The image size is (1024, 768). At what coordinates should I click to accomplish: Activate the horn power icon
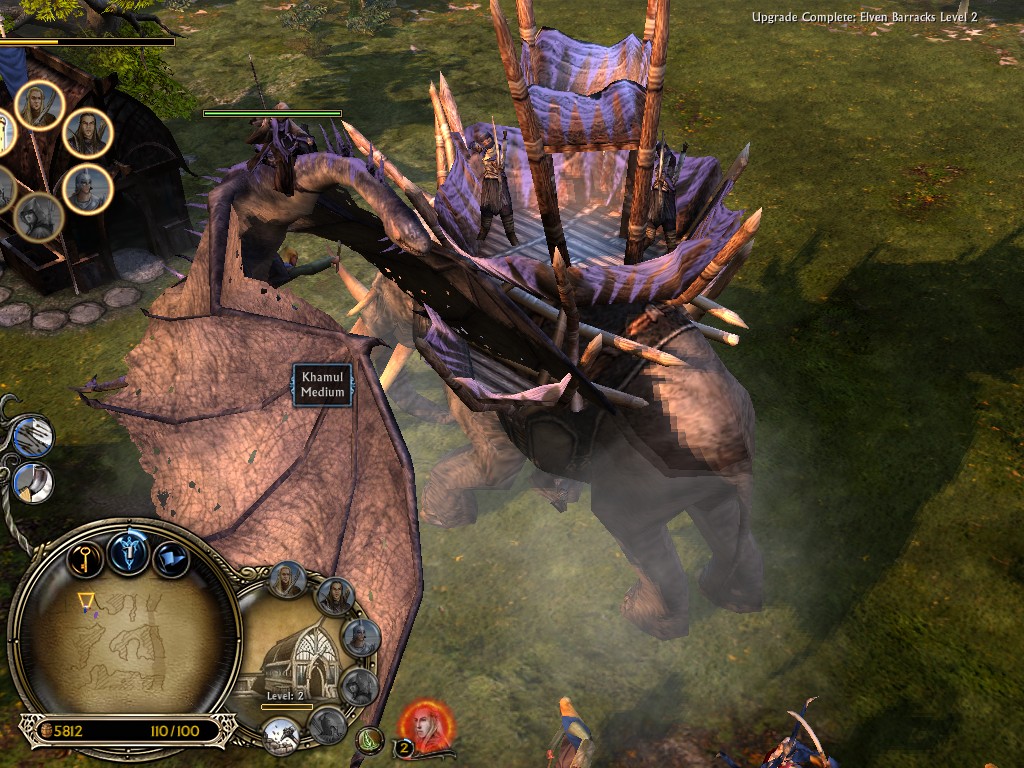coord(33,483)
